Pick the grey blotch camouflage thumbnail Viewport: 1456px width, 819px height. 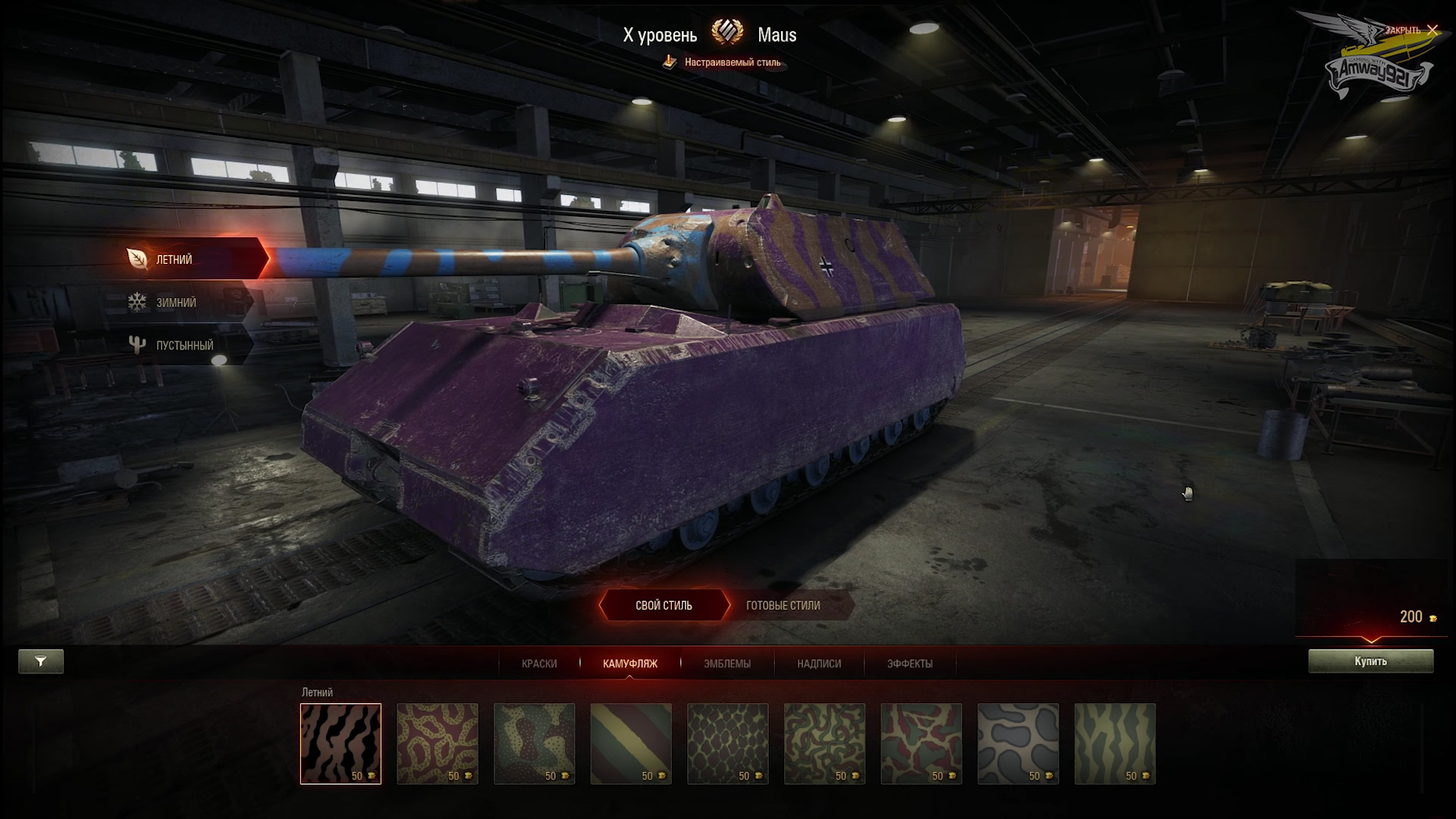(1018, 743)
